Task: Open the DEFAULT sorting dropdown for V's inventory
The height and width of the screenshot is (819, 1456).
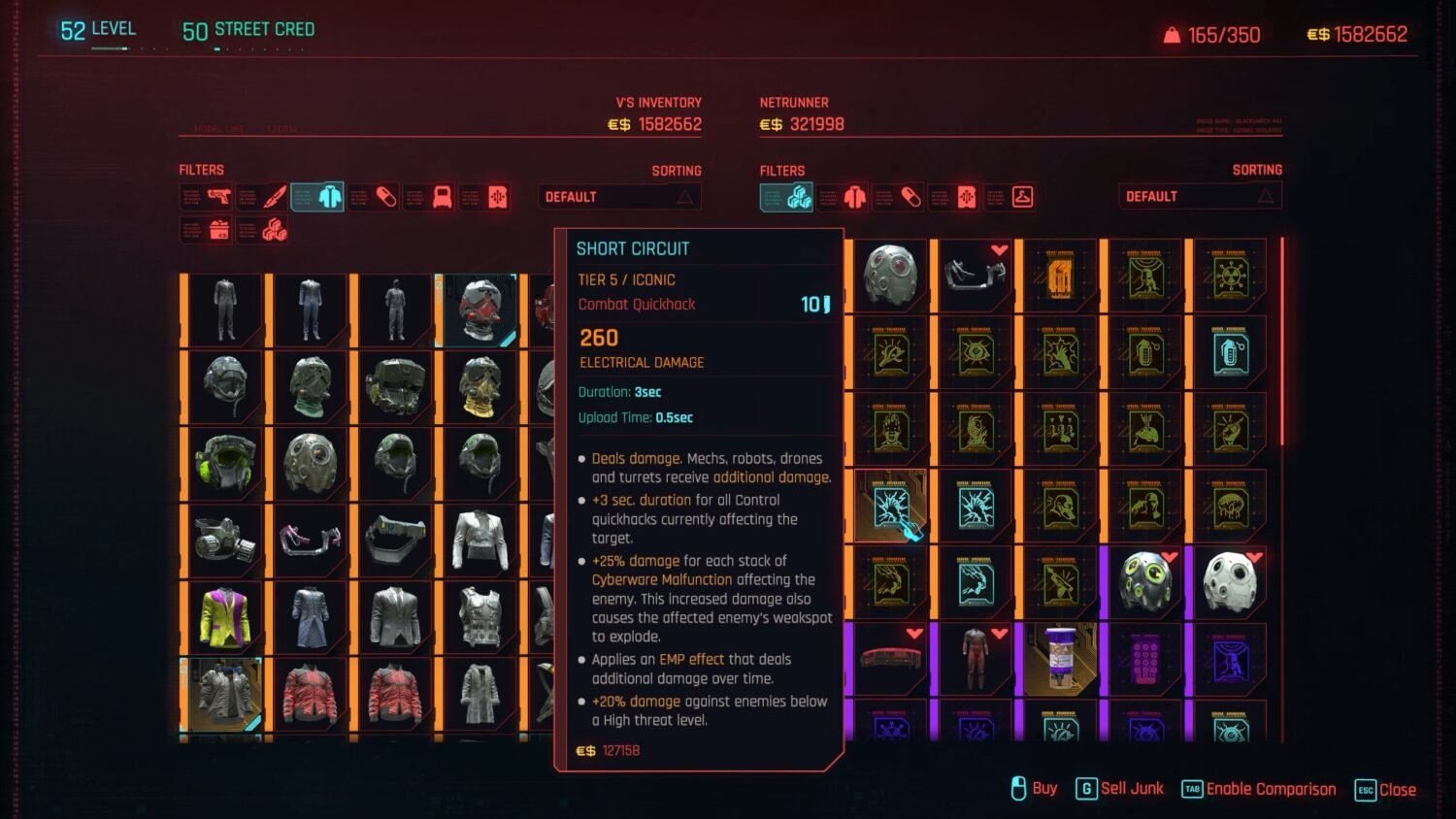Action: [618, 196]
